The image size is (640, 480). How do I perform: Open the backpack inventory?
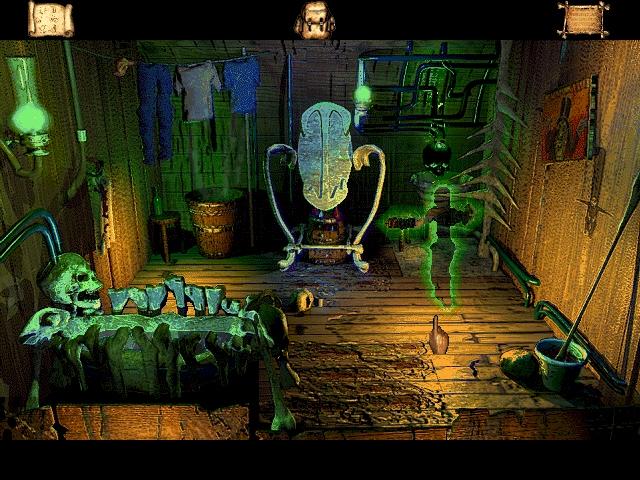coord(314,20)
